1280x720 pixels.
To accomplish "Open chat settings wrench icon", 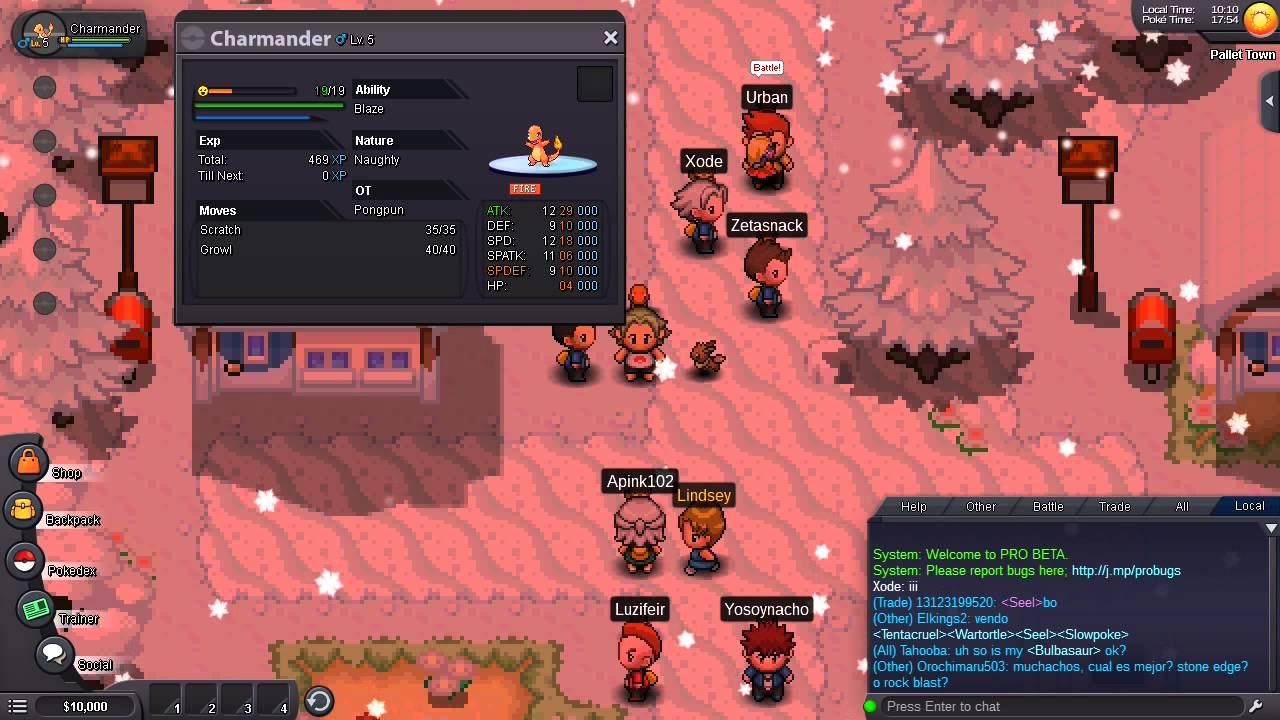I will click(1257, 706).
